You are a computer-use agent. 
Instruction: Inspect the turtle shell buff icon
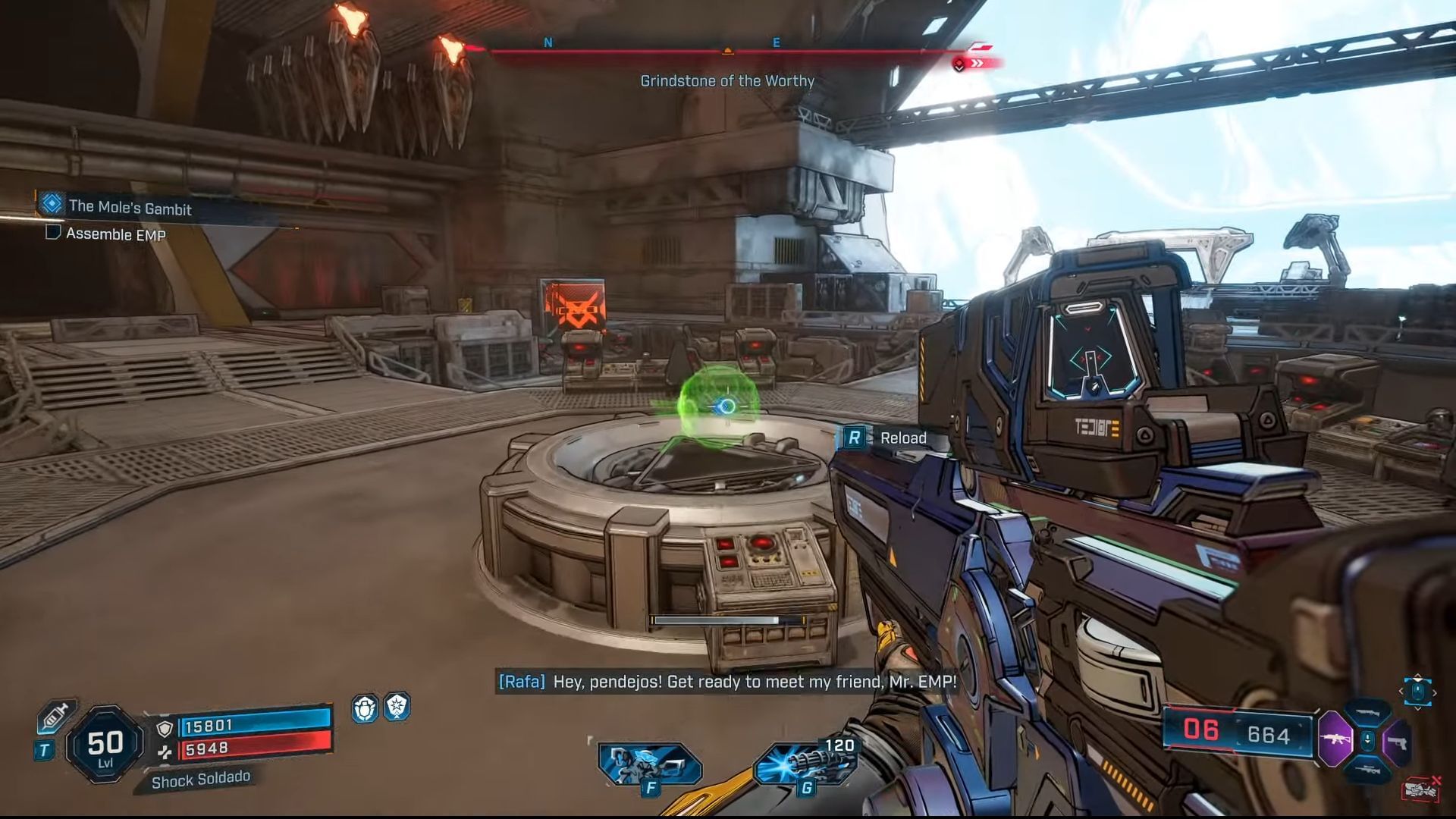click(x=365, y=708)
